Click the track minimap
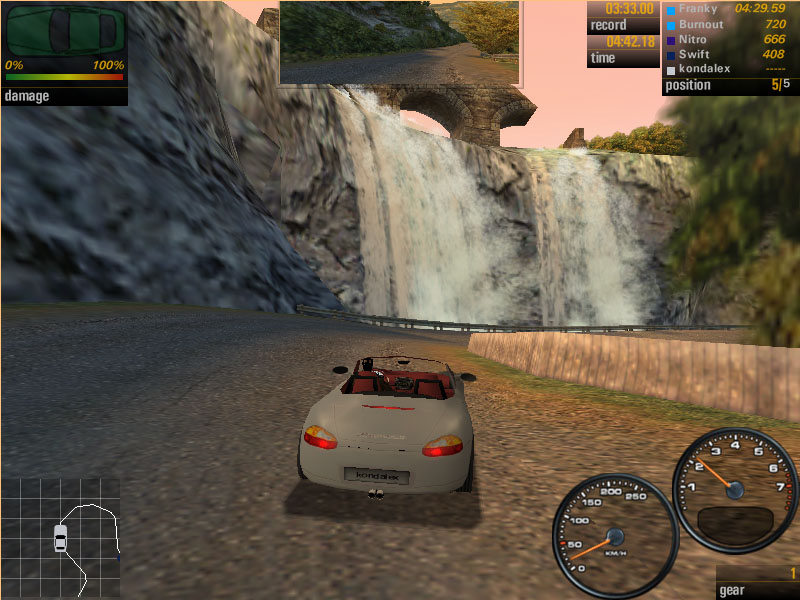Screen dimensions: 800x600 [x=61, y=537]
